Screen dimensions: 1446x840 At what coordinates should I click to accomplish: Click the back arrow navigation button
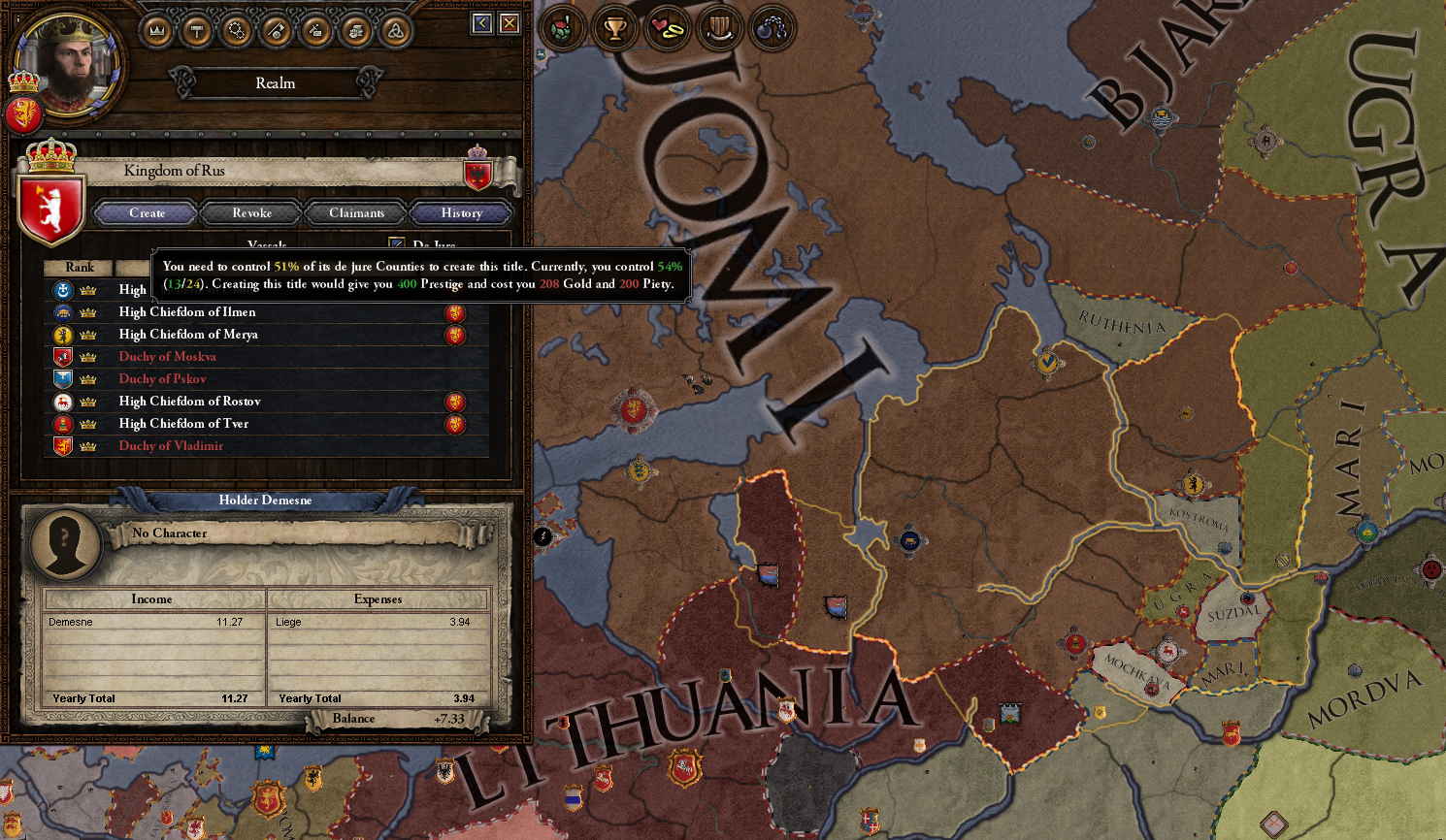coord(481,22)
